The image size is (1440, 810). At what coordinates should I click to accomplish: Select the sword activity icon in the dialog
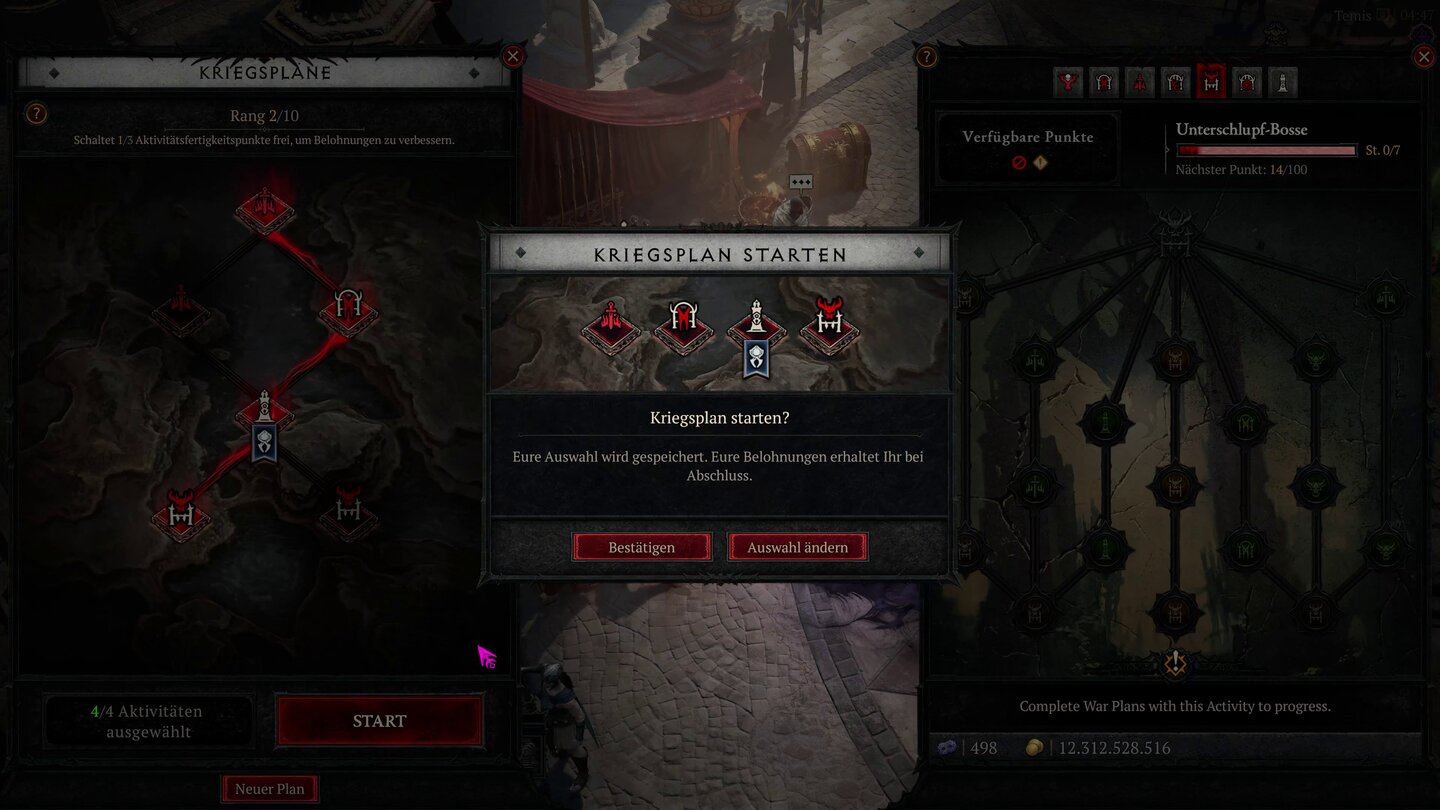pos(610,325)
